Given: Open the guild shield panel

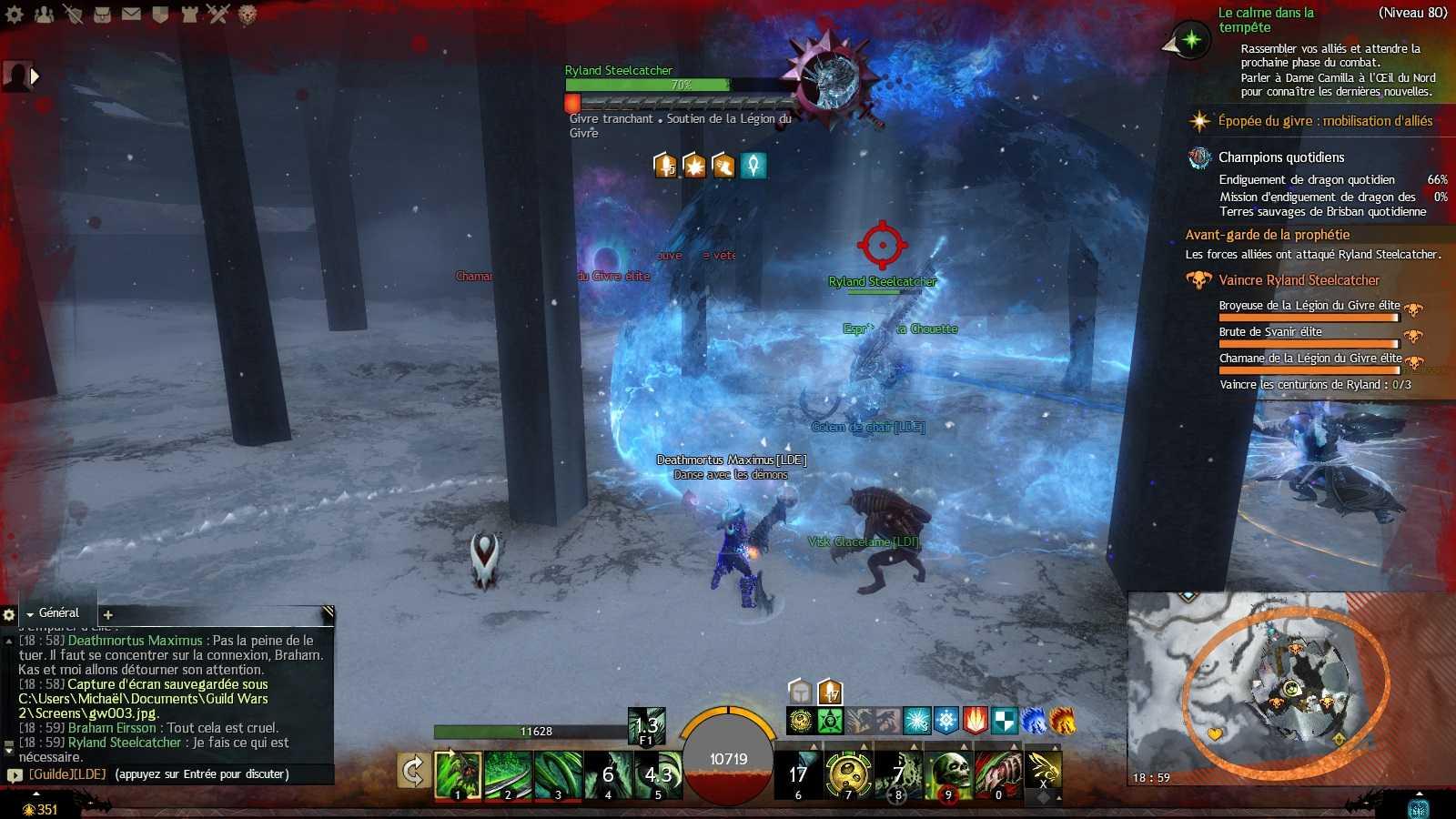Looking at the screenshot, I should tap(160, 14).
